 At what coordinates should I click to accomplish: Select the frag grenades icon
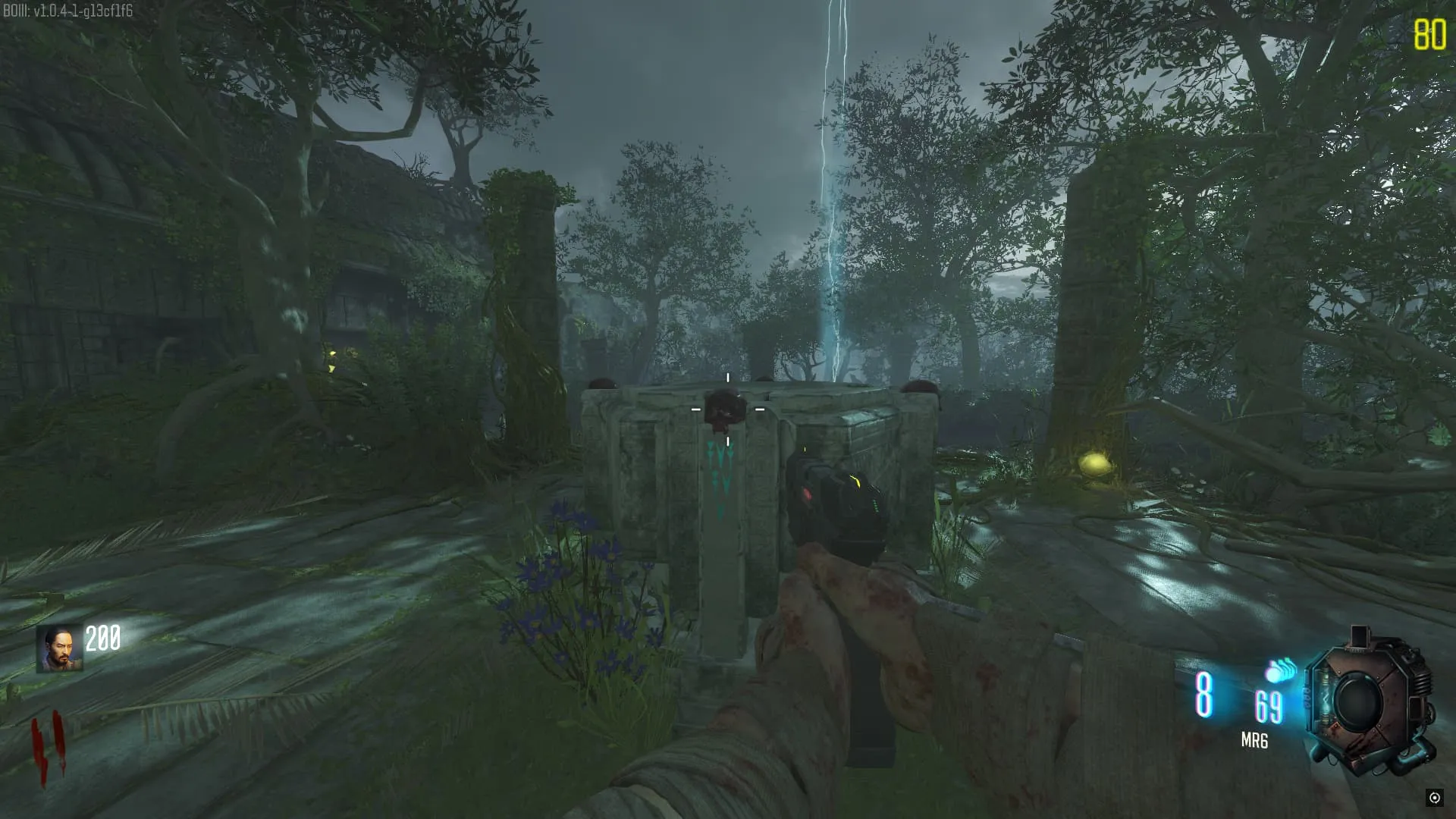pos(1281,671)
